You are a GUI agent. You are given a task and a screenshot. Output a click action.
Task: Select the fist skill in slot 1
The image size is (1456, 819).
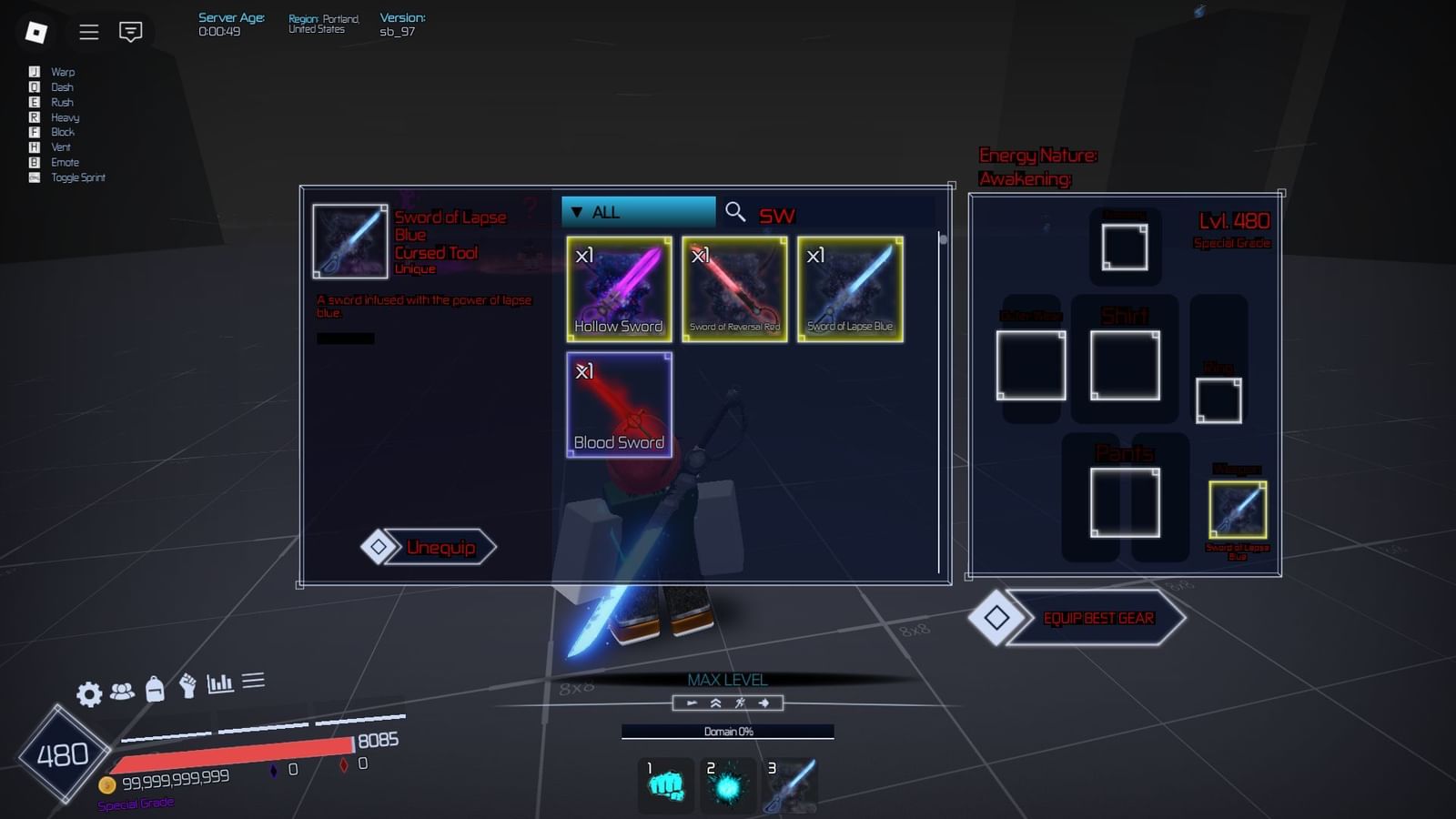coord(665,784)
